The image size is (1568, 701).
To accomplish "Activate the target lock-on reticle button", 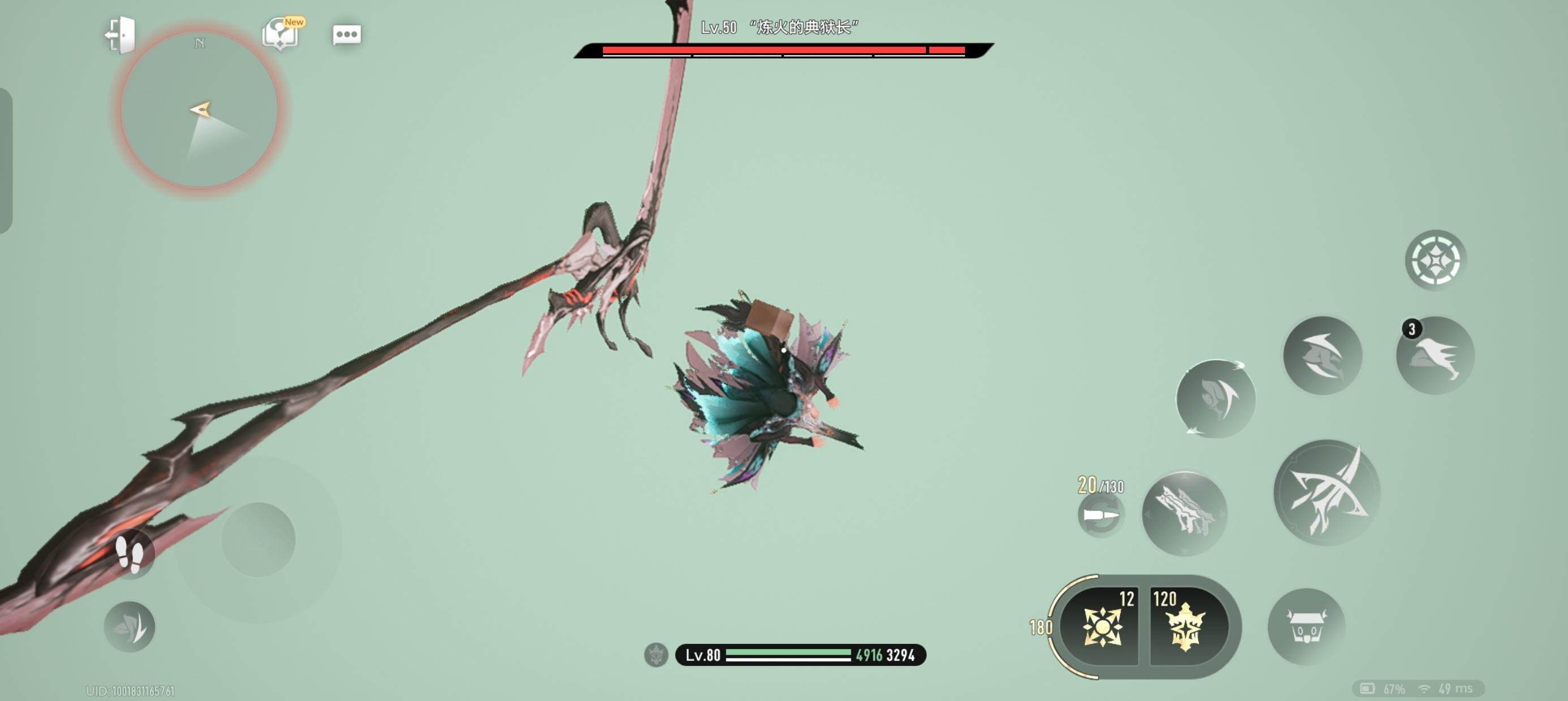I will click(1435, 261).
